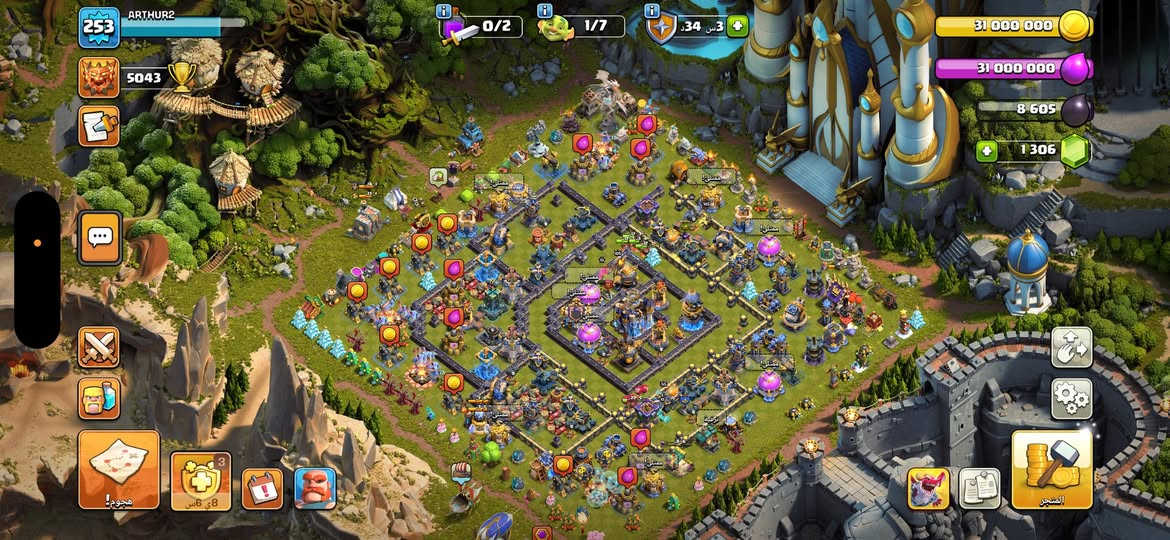Open the Shop with coins and hammer

(1051, 469)
